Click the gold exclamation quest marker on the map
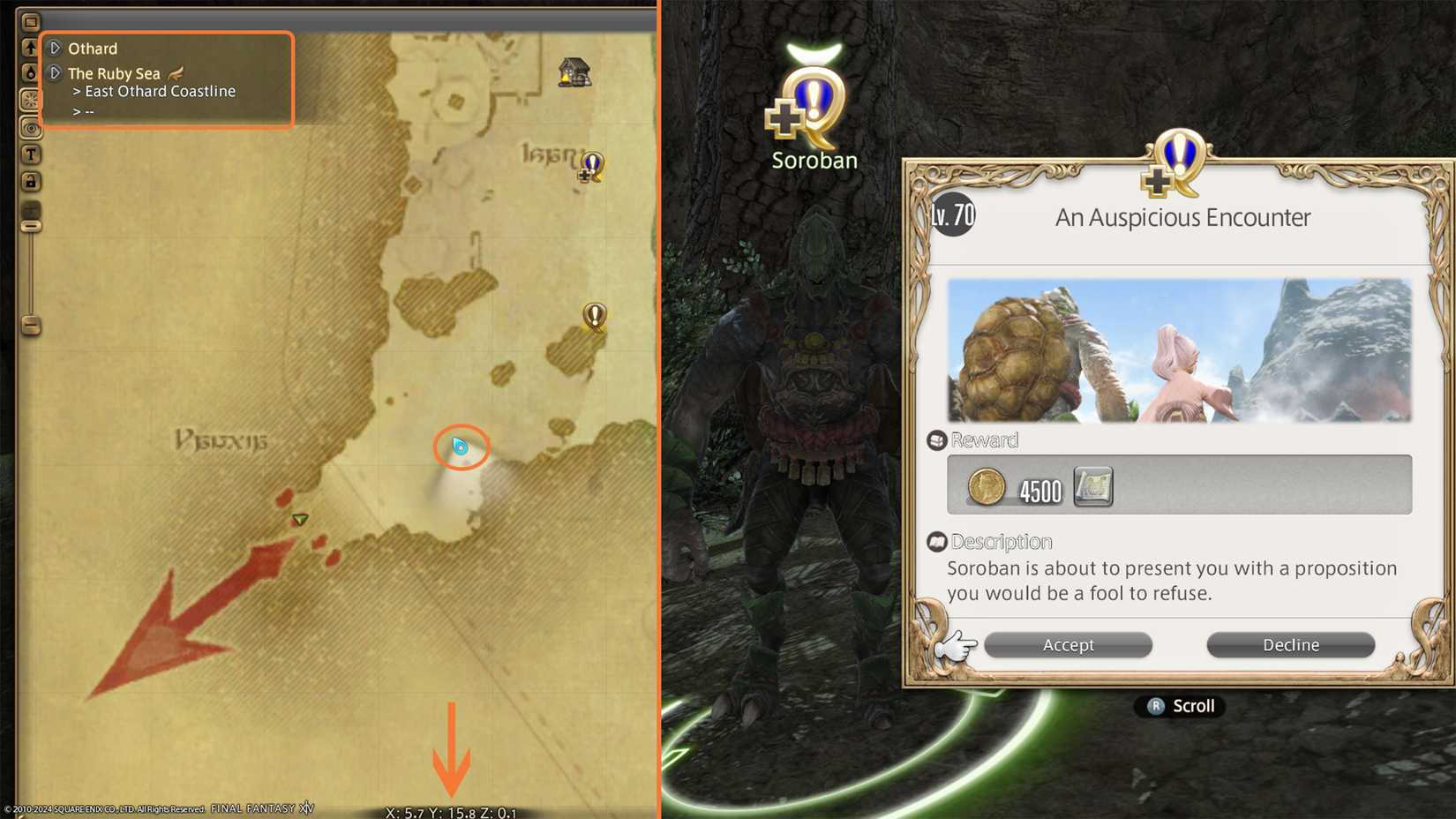Image resolution: width=1456 pixels, height=819 pixels. click(596, 316)
